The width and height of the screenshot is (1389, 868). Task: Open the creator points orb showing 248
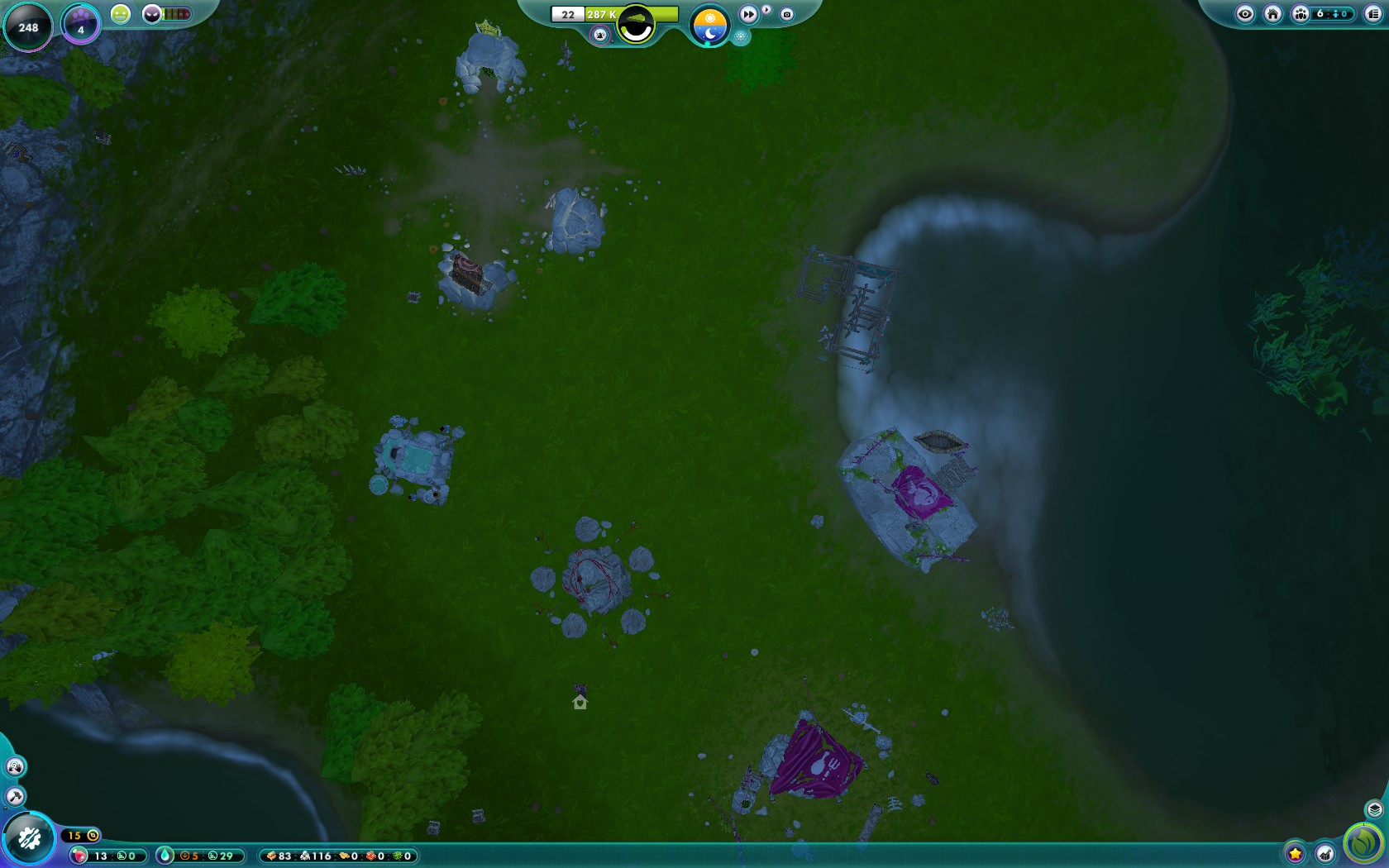(x=28, y=26)
